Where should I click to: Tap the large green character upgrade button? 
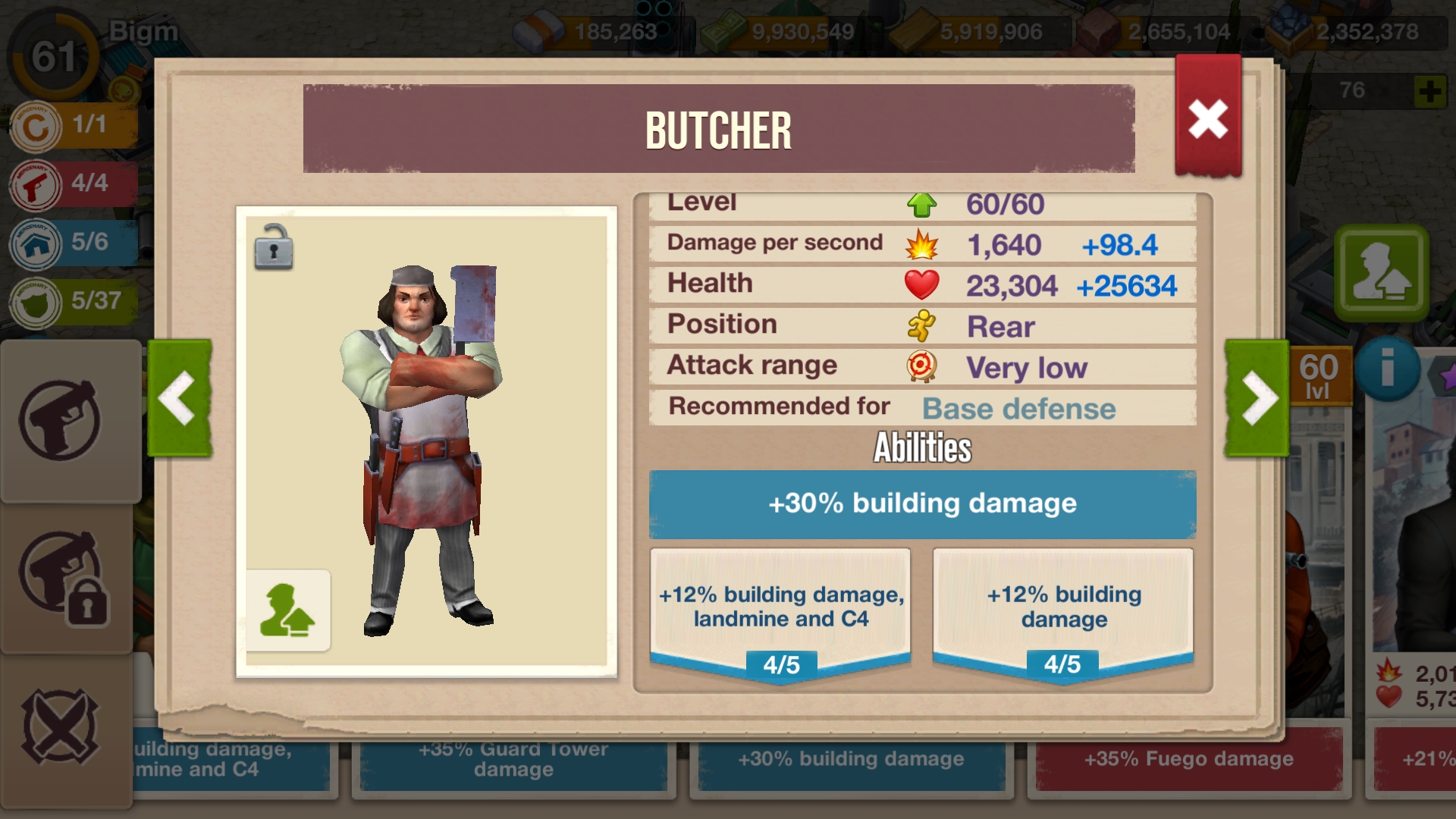tap(1382, 271)
